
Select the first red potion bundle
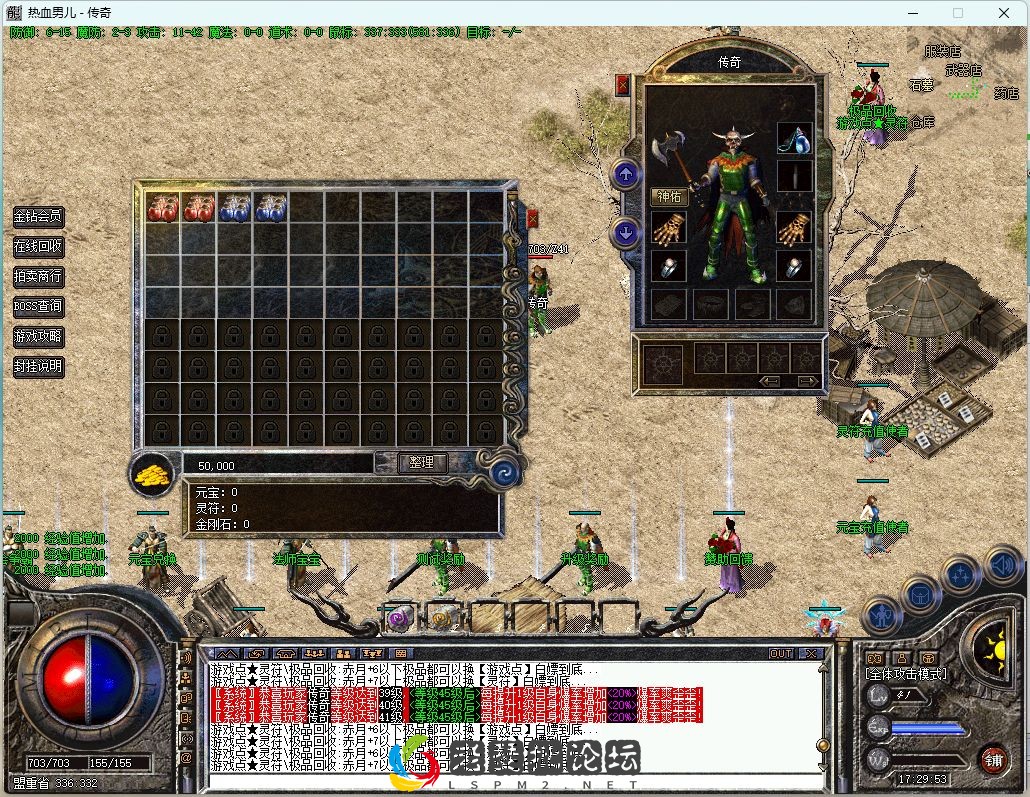tap(163, 208)
